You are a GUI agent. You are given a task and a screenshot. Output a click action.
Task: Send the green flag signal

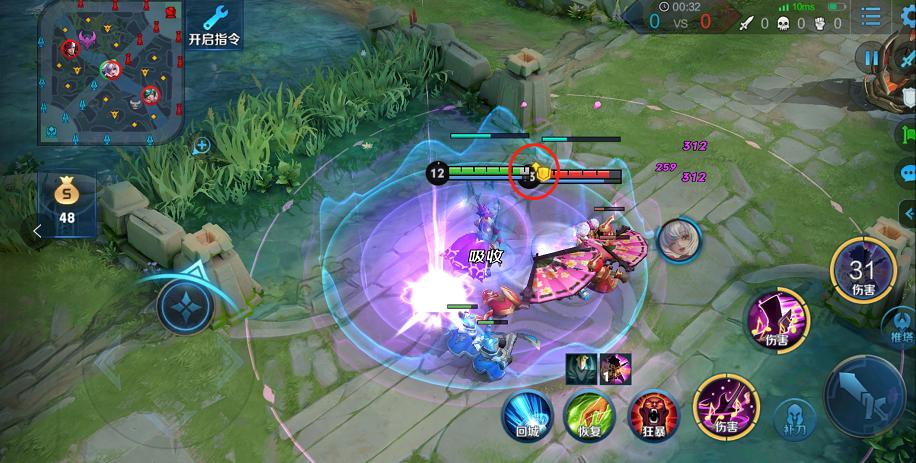906,134
